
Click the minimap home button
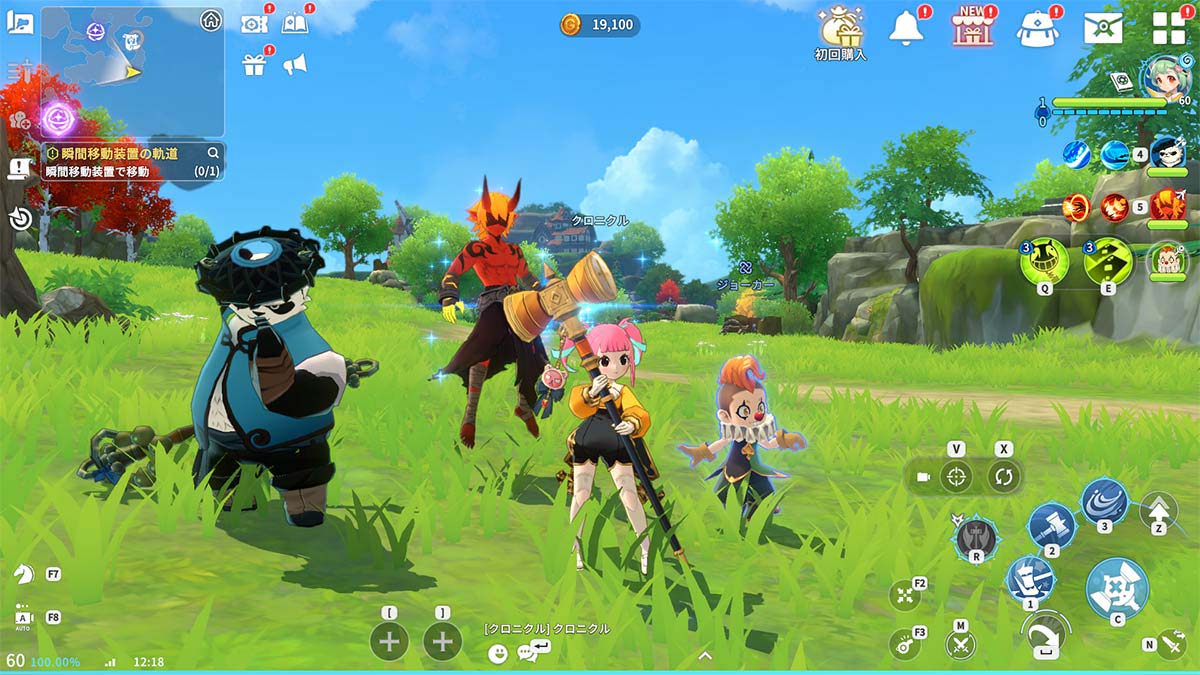[210, 20]
